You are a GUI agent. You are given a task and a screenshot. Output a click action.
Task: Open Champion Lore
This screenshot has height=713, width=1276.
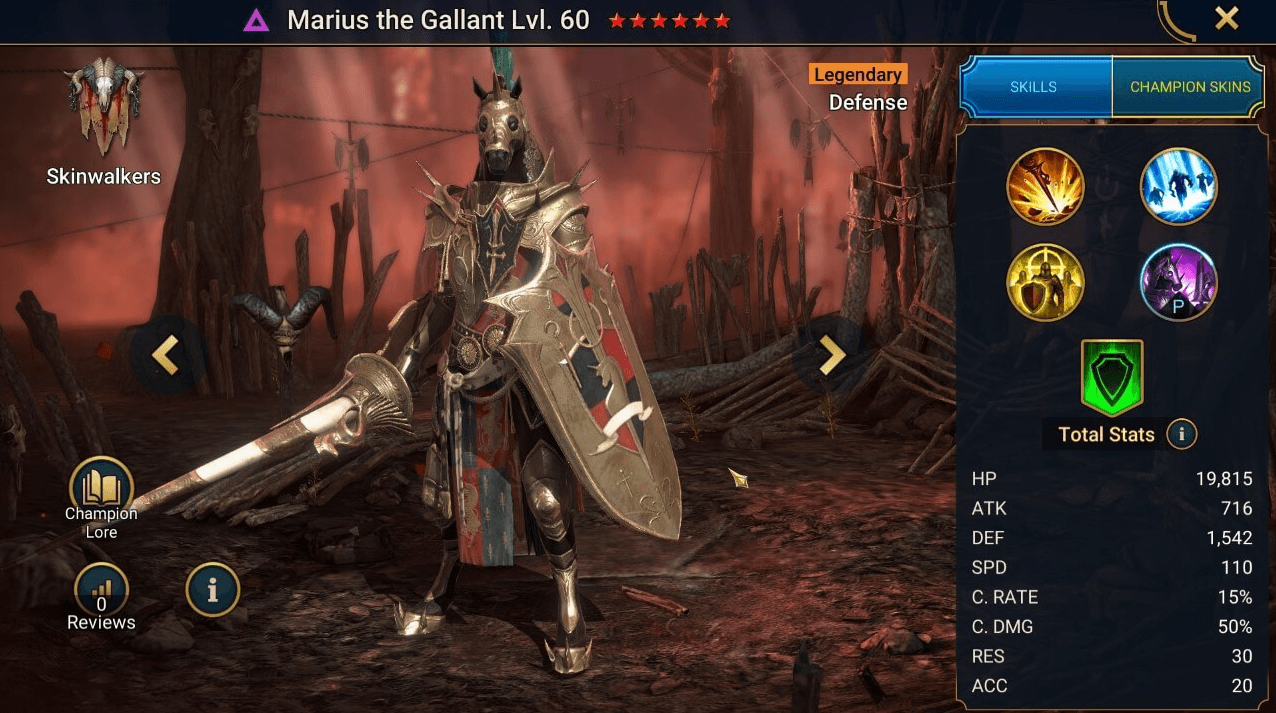coord(101,490)
